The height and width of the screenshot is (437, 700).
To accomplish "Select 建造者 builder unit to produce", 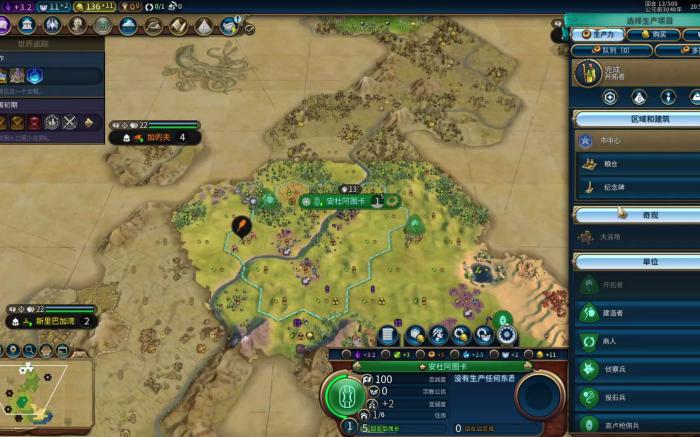I will point(640,313).
